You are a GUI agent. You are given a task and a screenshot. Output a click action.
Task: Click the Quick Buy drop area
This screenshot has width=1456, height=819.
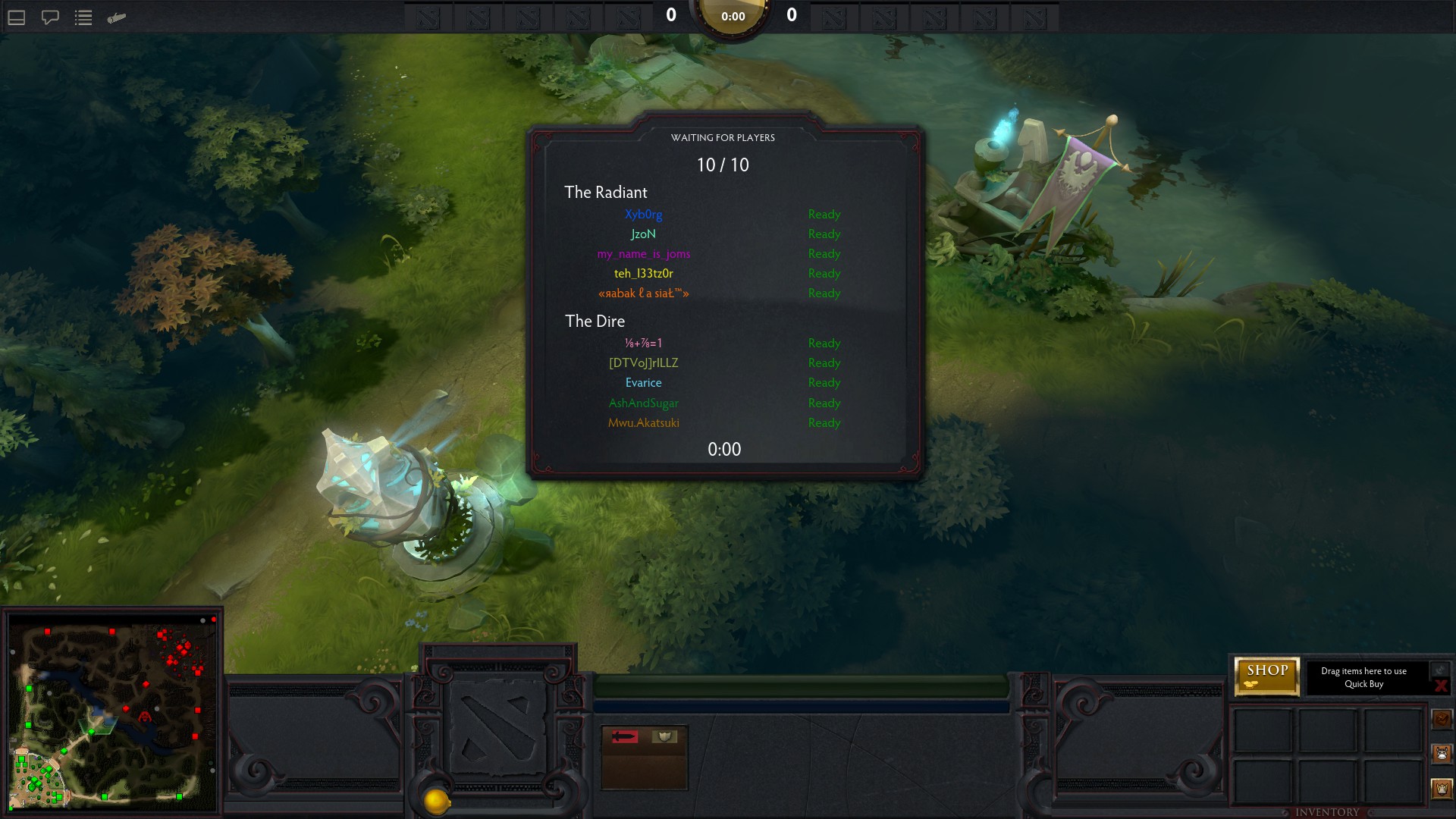point(1363,677)
